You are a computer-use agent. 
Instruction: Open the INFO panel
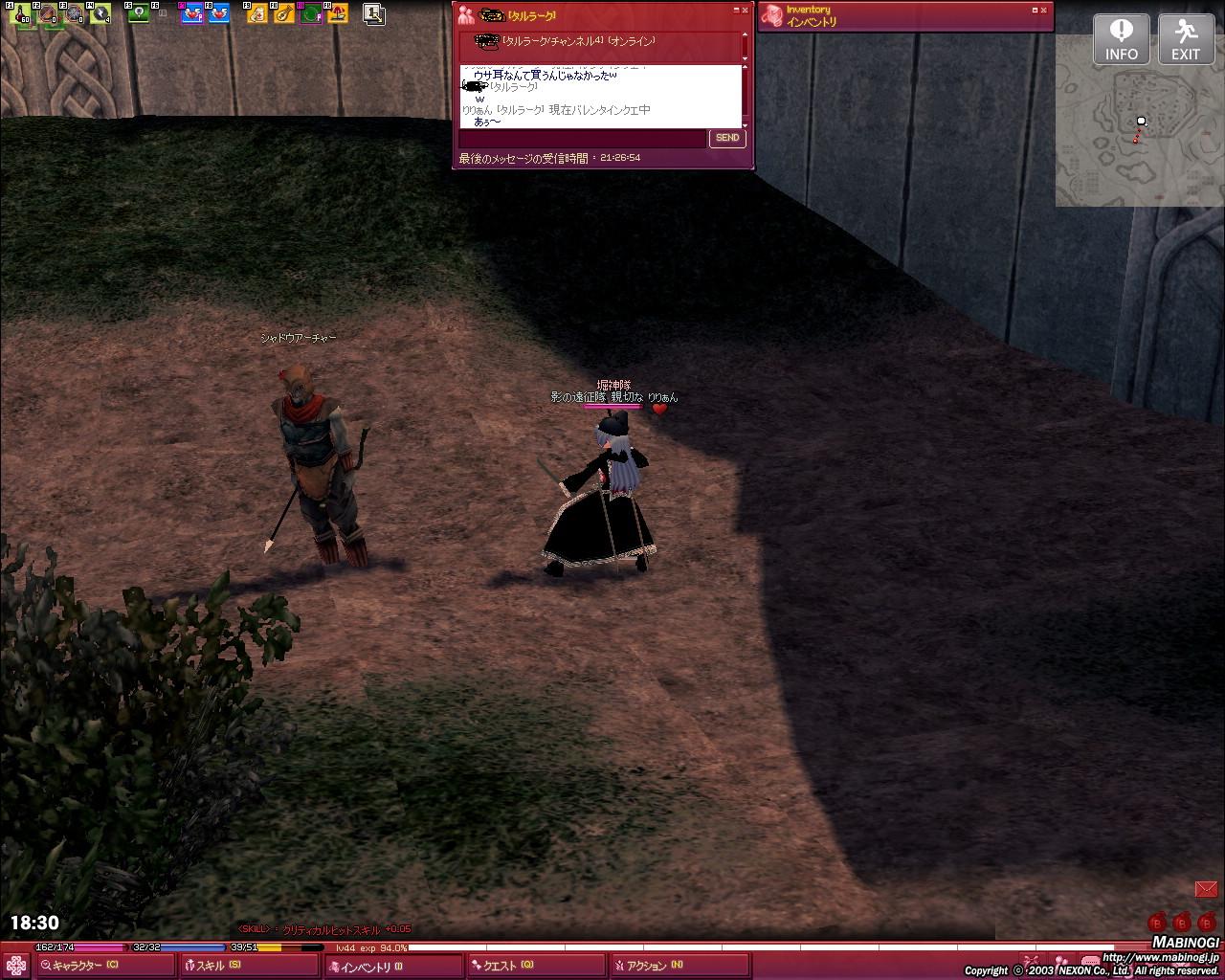pos(1121,39)
